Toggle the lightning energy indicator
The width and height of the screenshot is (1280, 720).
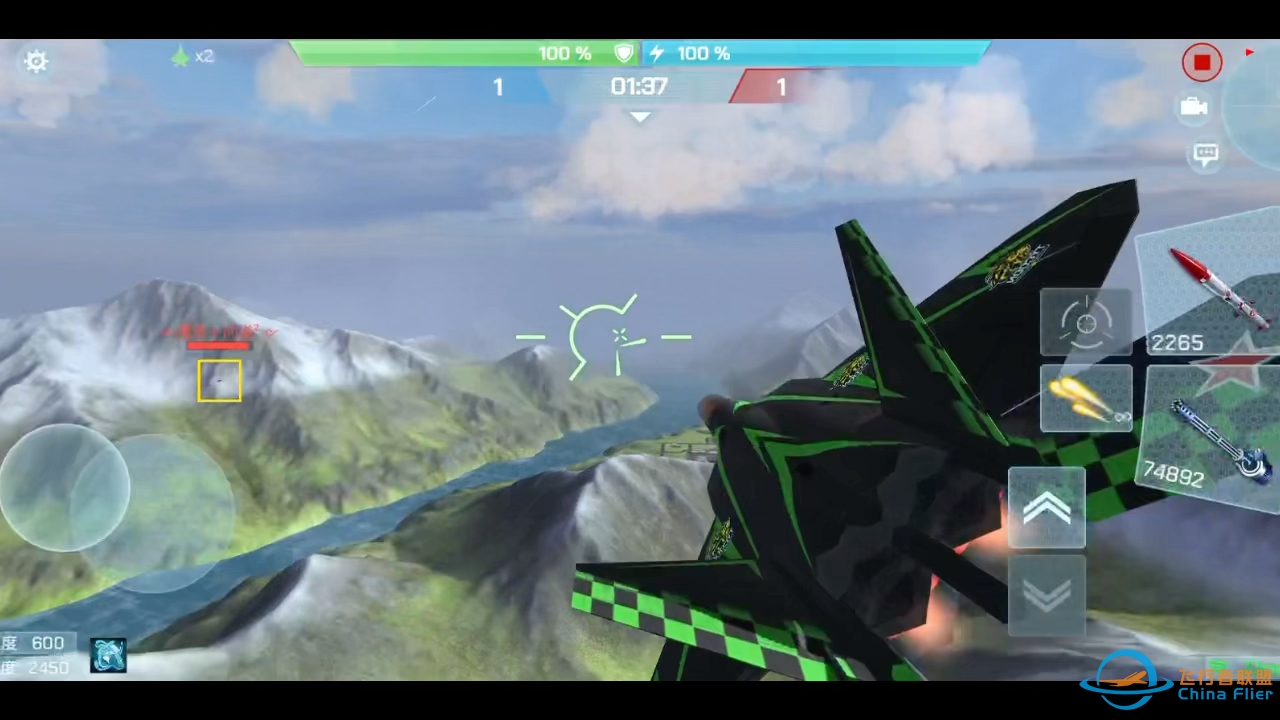click(656, 53)
